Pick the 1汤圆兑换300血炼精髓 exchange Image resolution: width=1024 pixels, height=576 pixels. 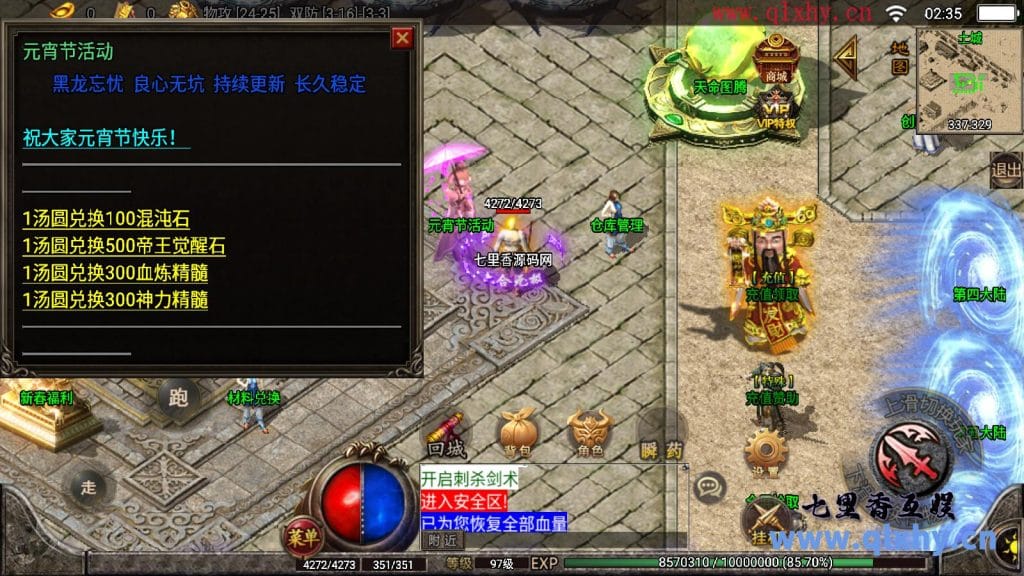point(115,273)
